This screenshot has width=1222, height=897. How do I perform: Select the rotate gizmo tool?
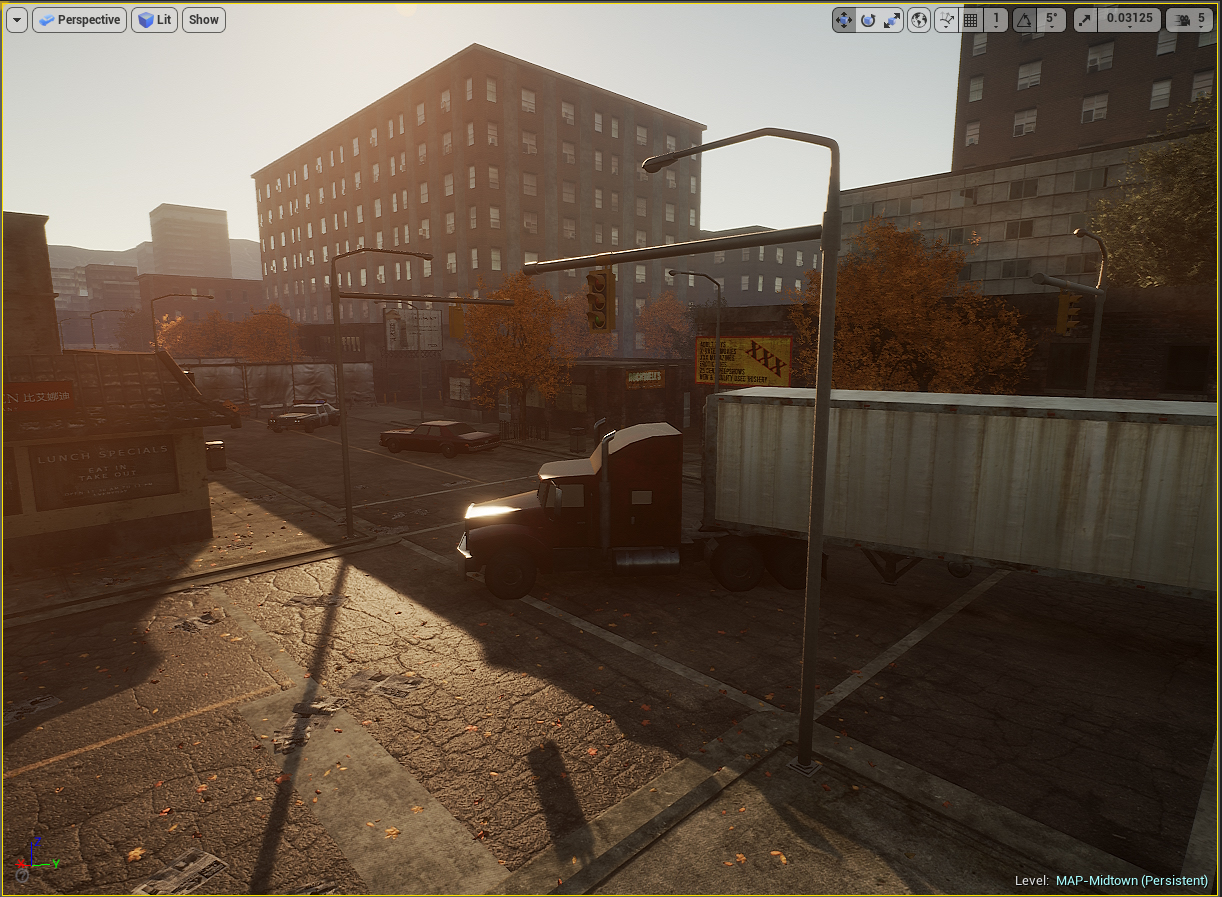tap(868, 20)
